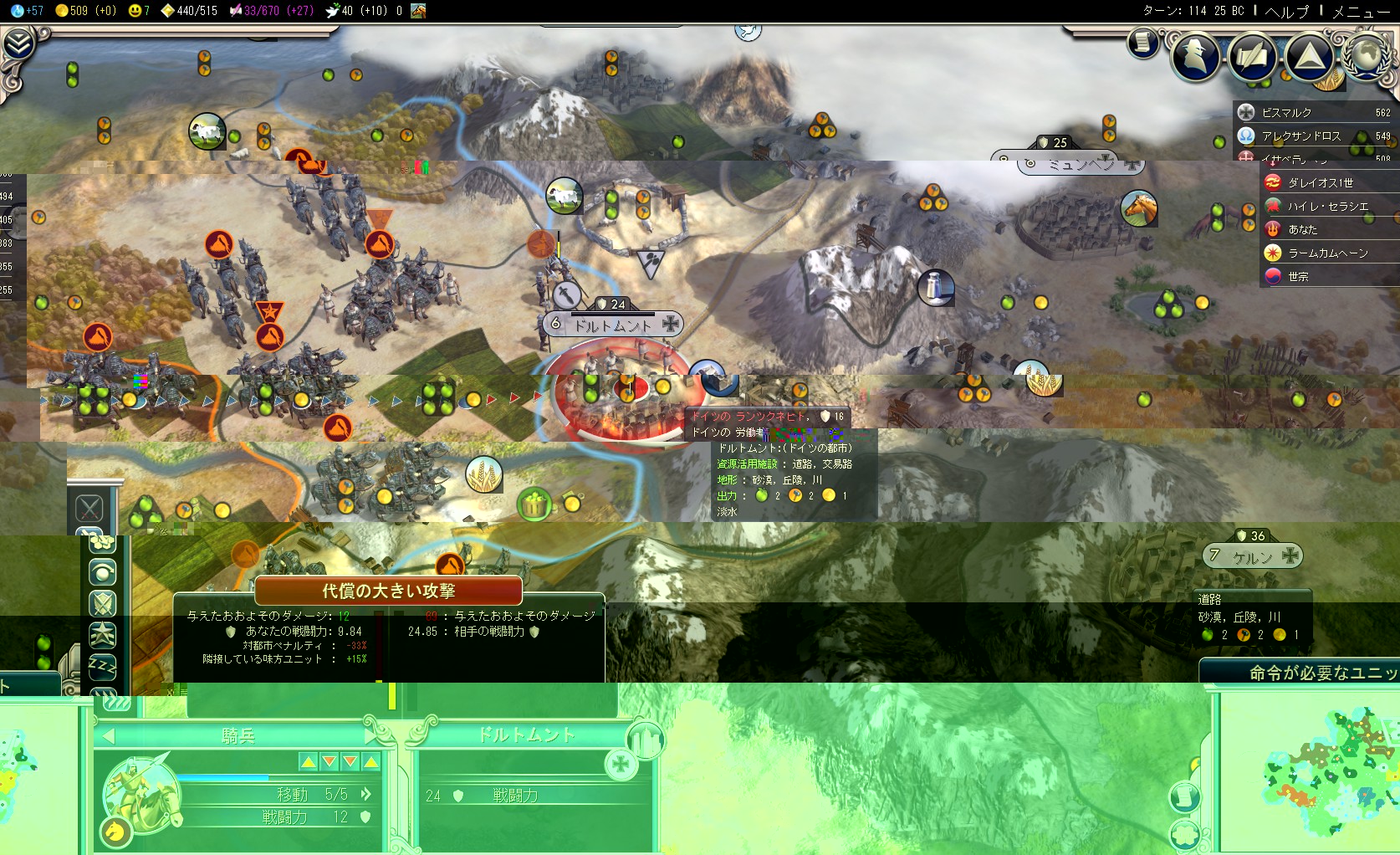Choose ダレイオス1世 from the leader list

click(1321, 182)
